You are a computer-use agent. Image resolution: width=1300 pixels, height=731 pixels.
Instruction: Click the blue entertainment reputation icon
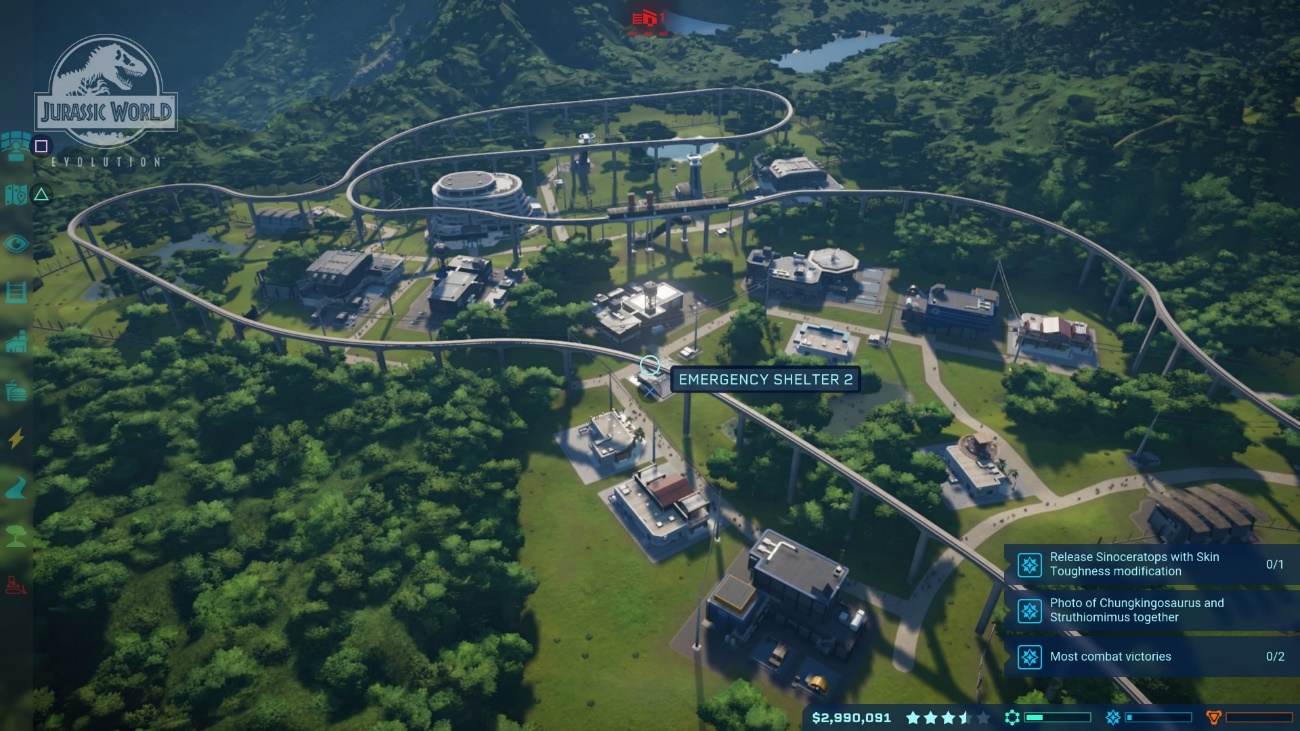point(1112,717)
